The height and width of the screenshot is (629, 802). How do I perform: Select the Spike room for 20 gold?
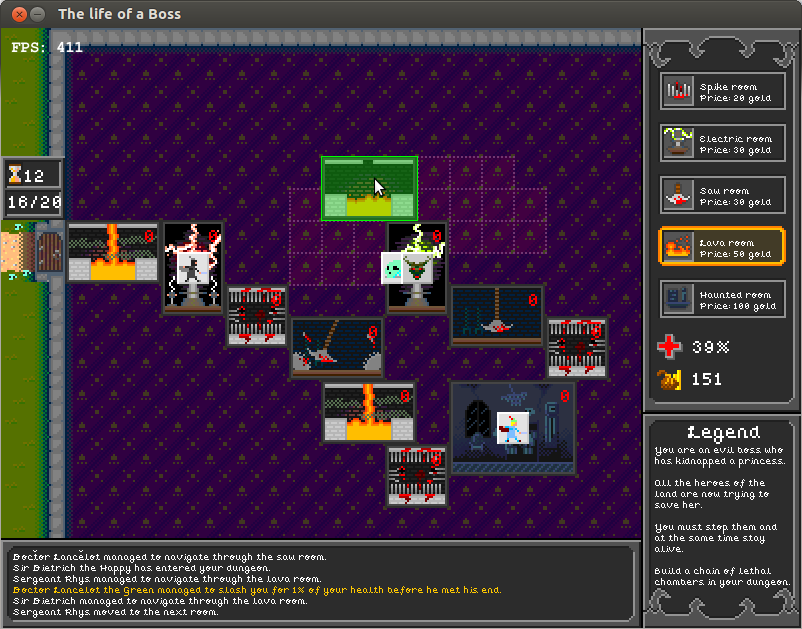pyautogui.click(x=722, y=91)
